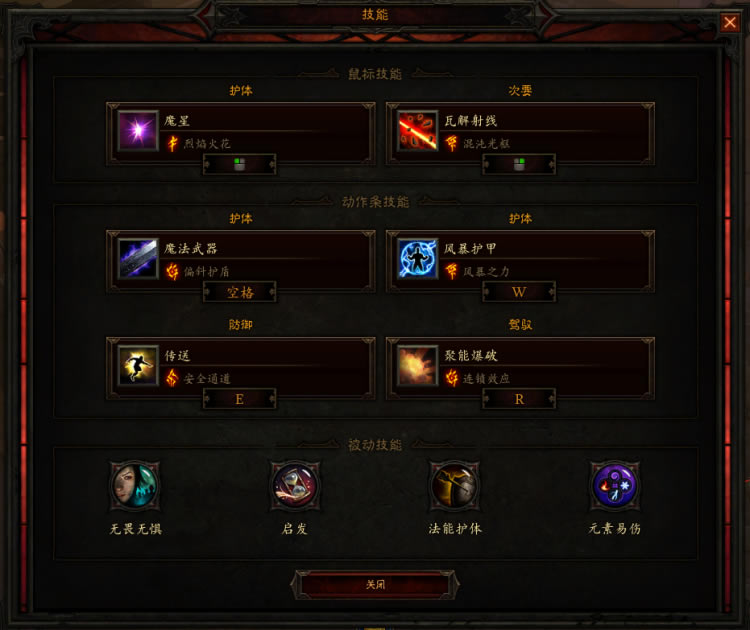The height and width of the screenshot is (630, 750).
Task: Open the 法能护体 passive skill
Action: tap(455, 487)
